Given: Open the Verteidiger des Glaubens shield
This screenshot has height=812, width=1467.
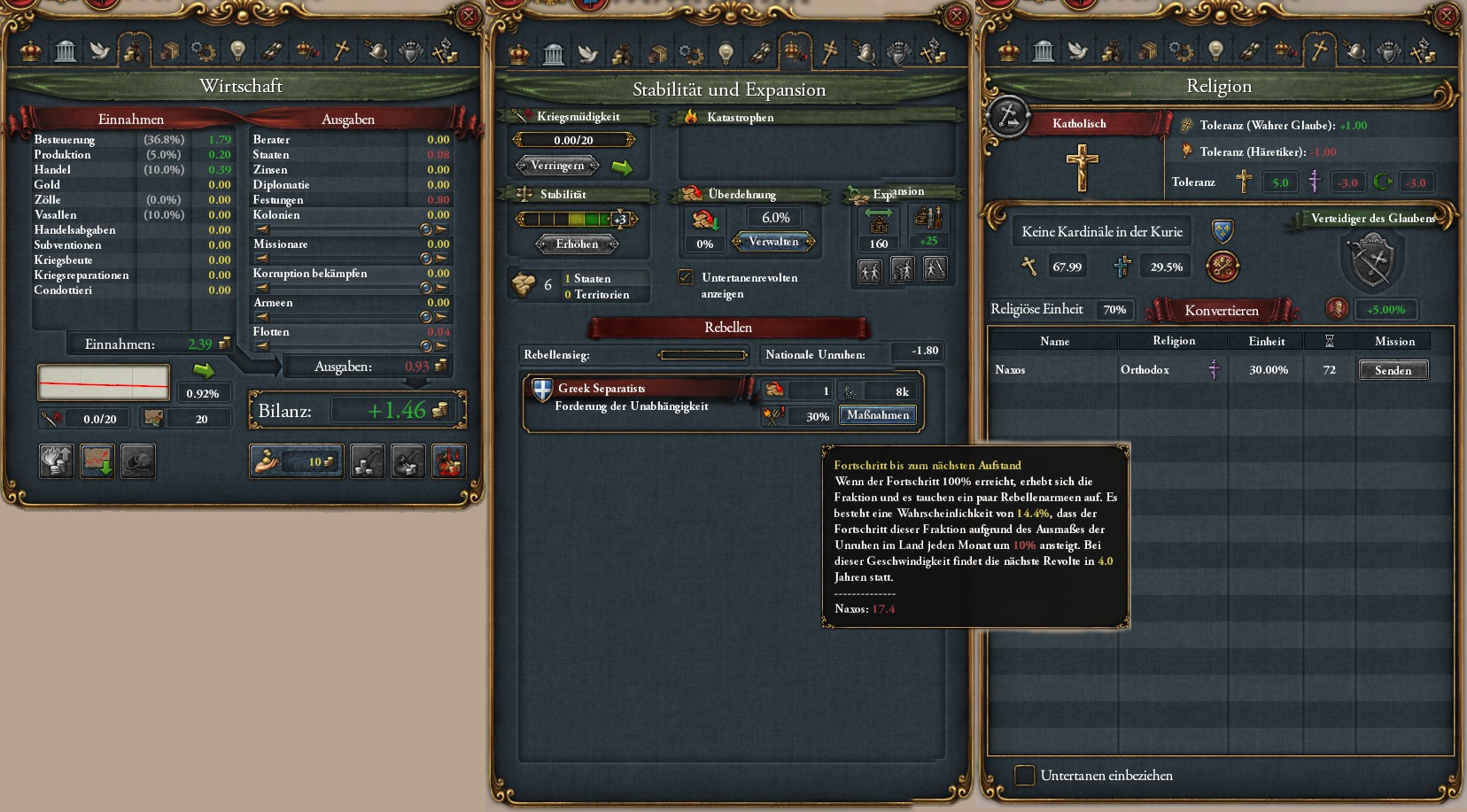Looking at the screenshot, I should 1371,260.
